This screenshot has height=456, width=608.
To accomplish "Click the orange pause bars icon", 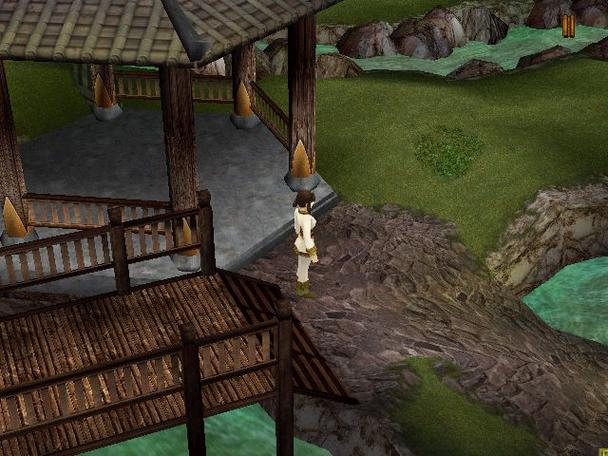I will coord(568,26).
